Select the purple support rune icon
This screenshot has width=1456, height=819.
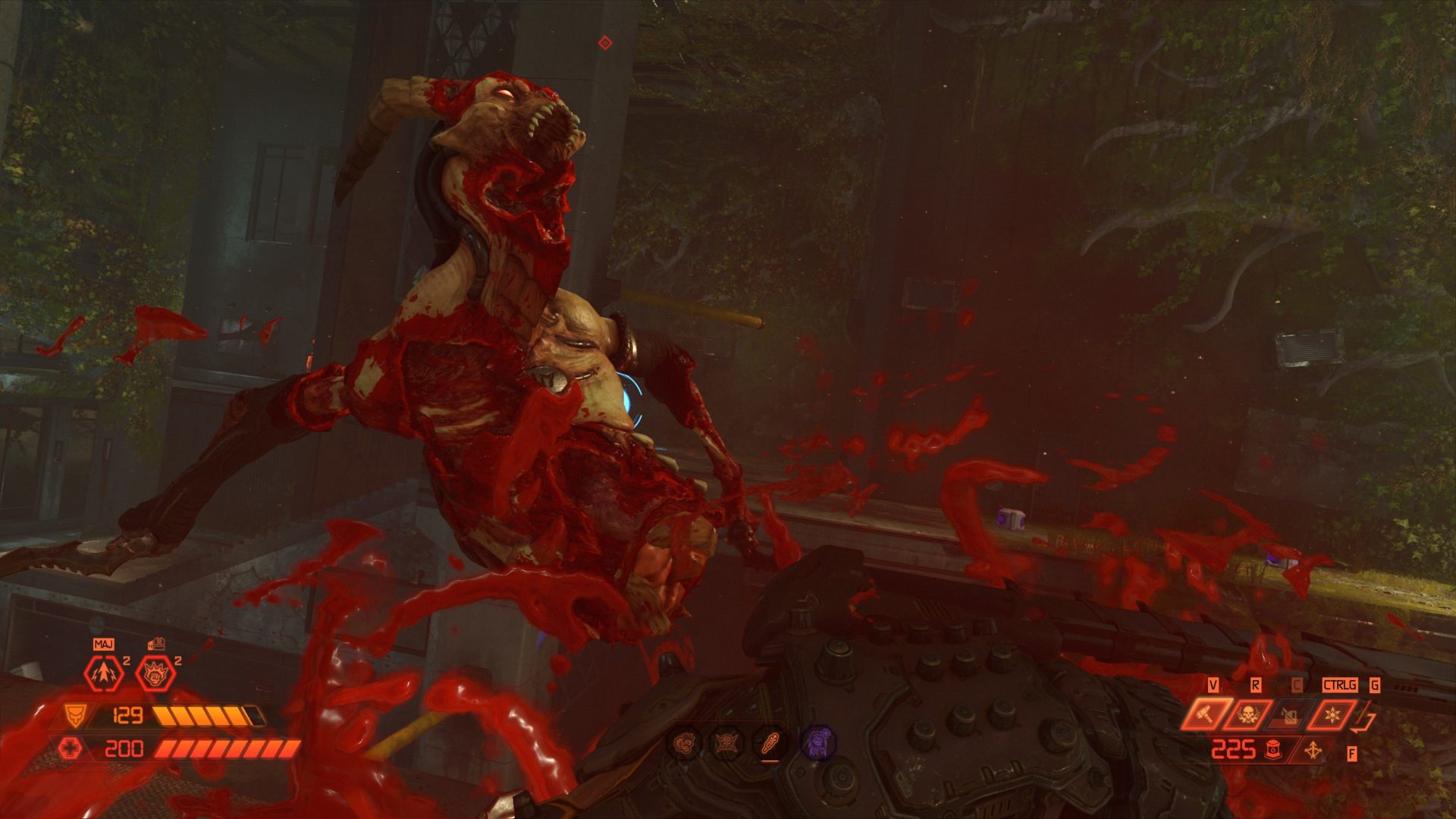[819, 741]
